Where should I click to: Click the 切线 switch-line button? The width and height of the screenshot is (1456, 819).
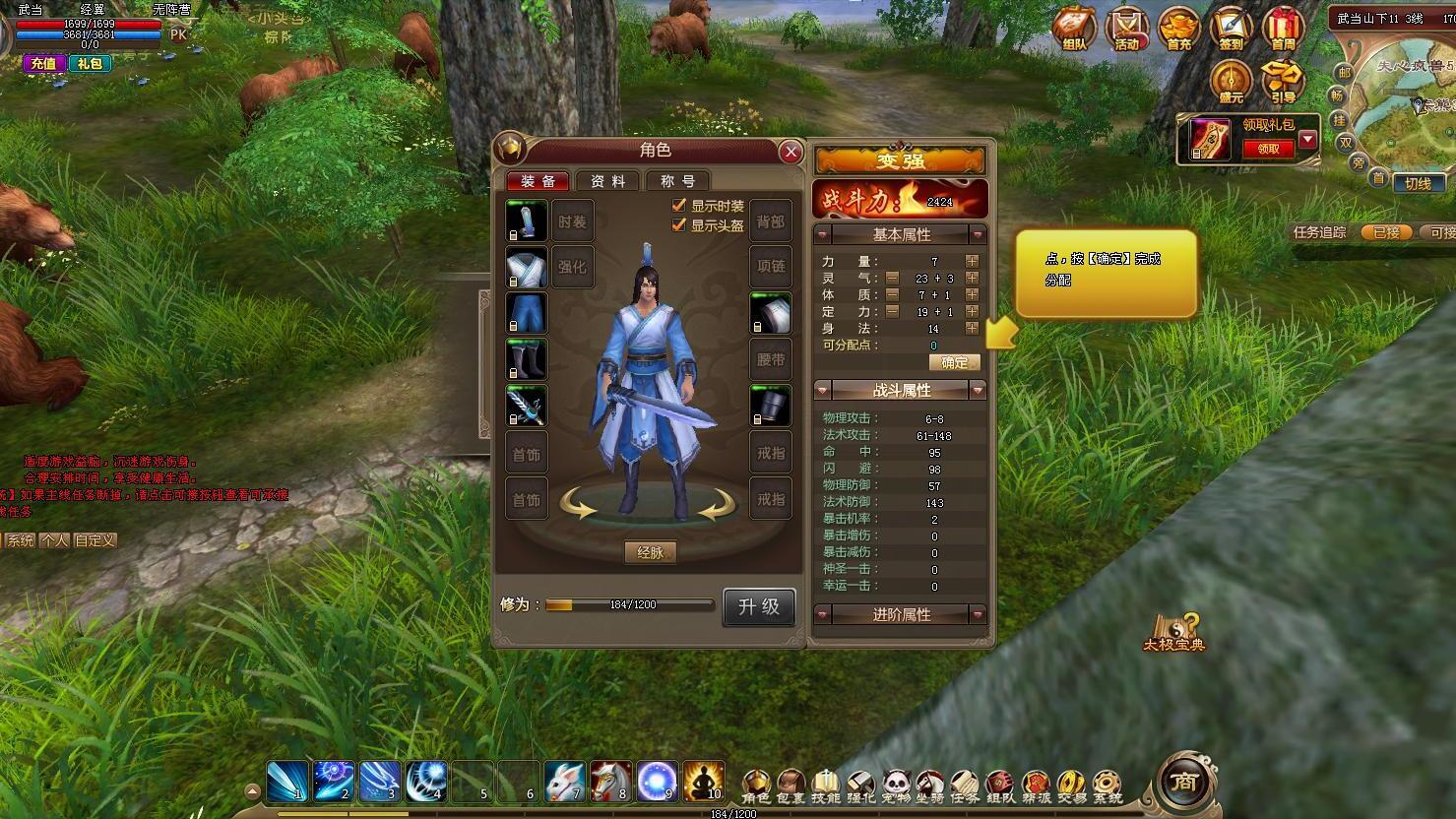(1418, 184)
